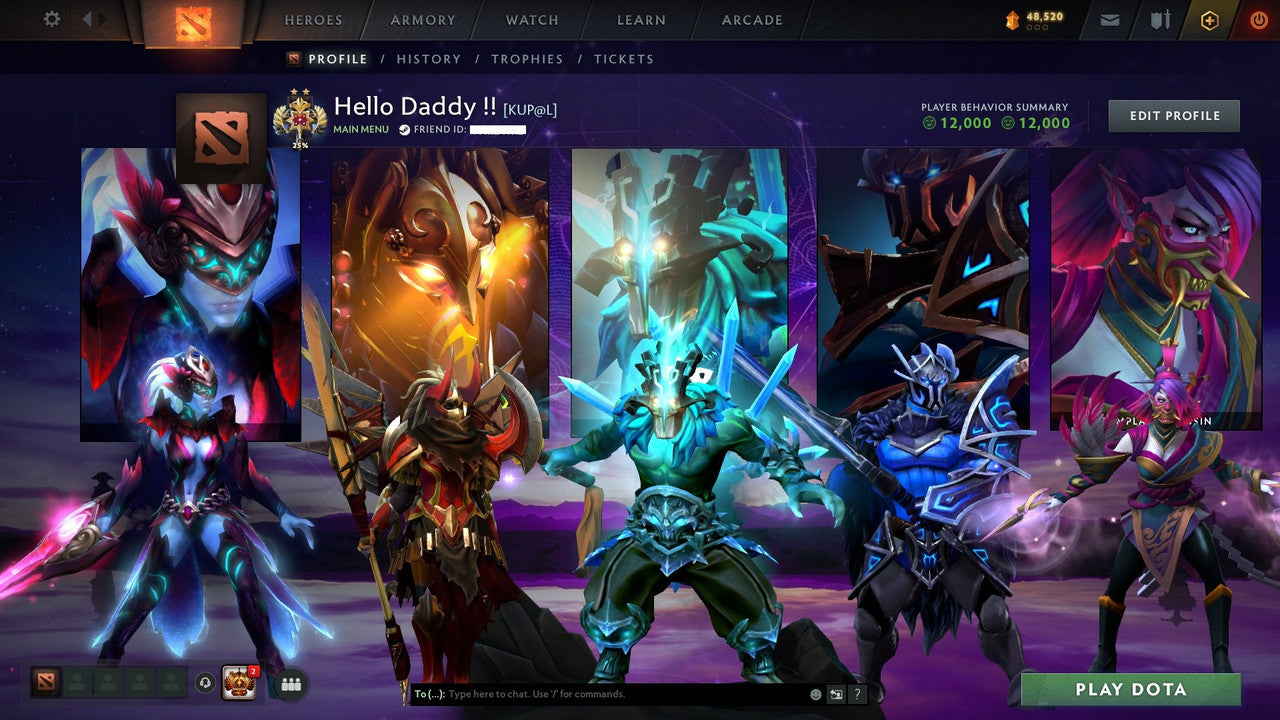
Task: Open the Dota Plus hexagon icon
Action: click(x=1210, y=19)
